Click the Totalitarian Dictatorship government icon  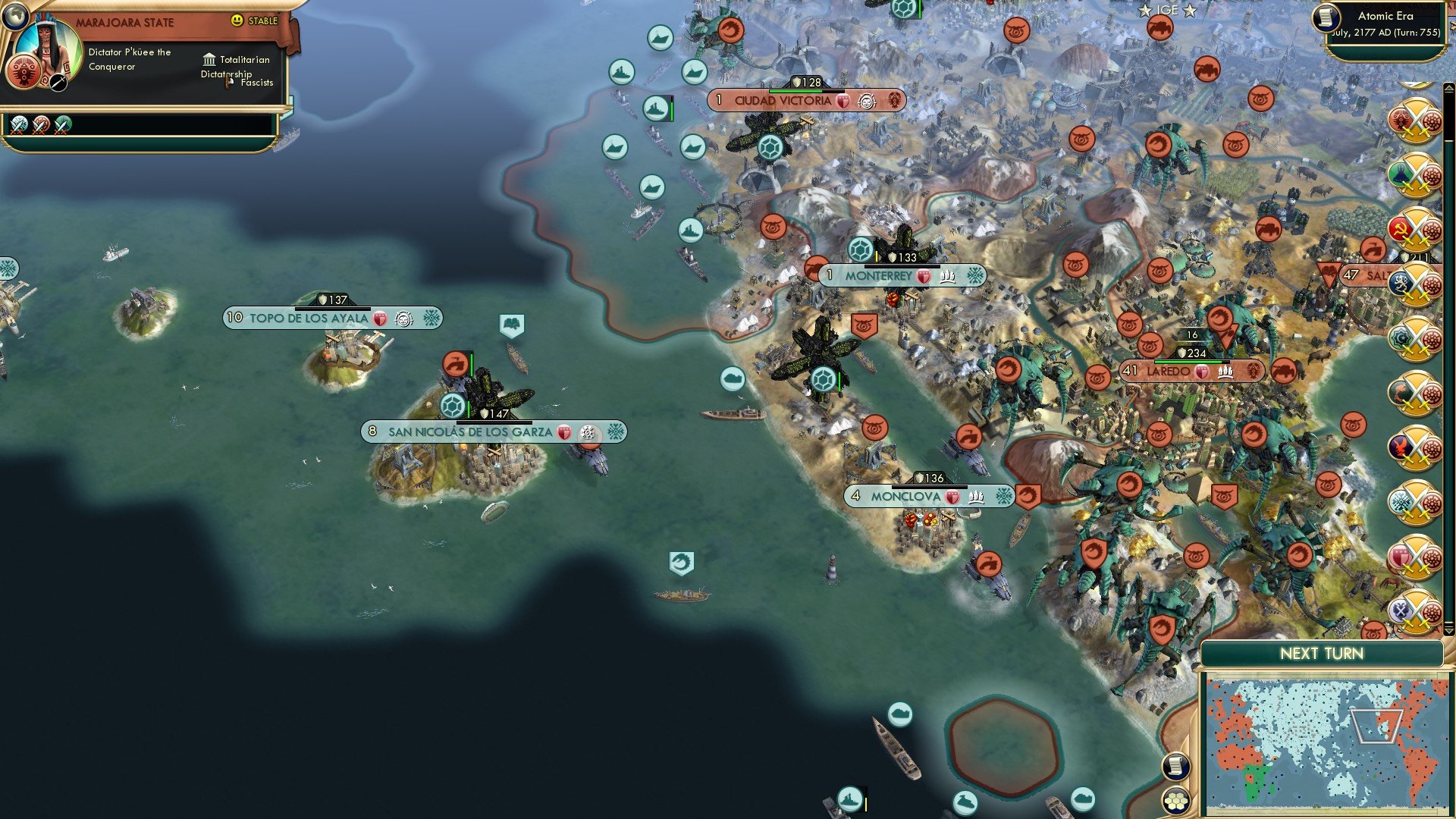209,60
